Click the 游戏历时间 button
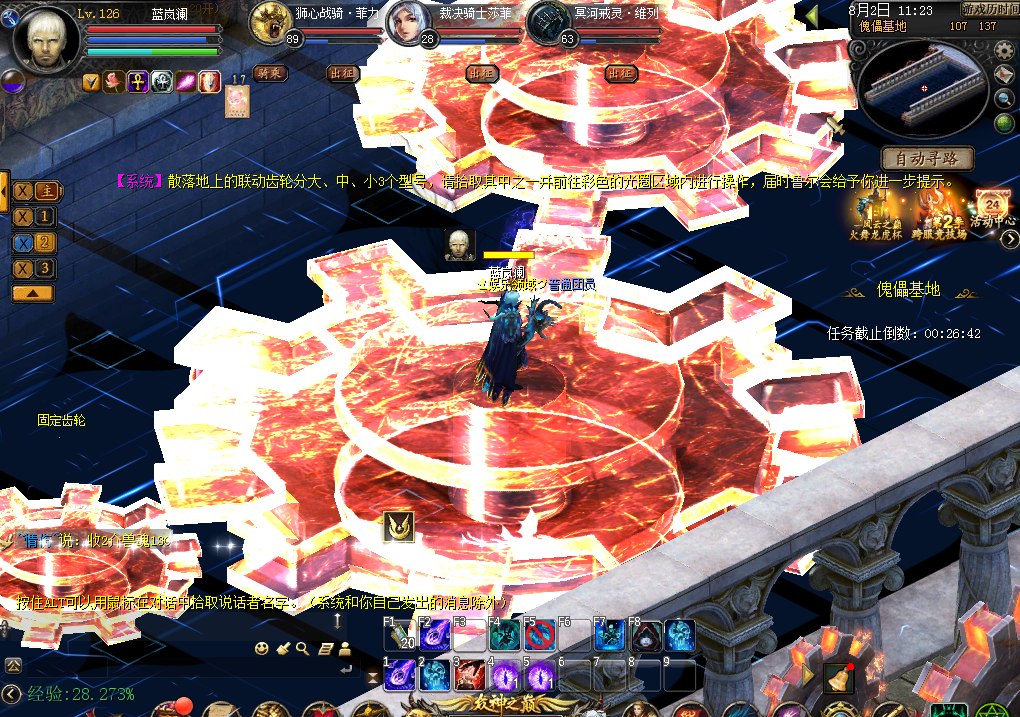Viewport: 1020px width, 717px height. pos(990,9)
